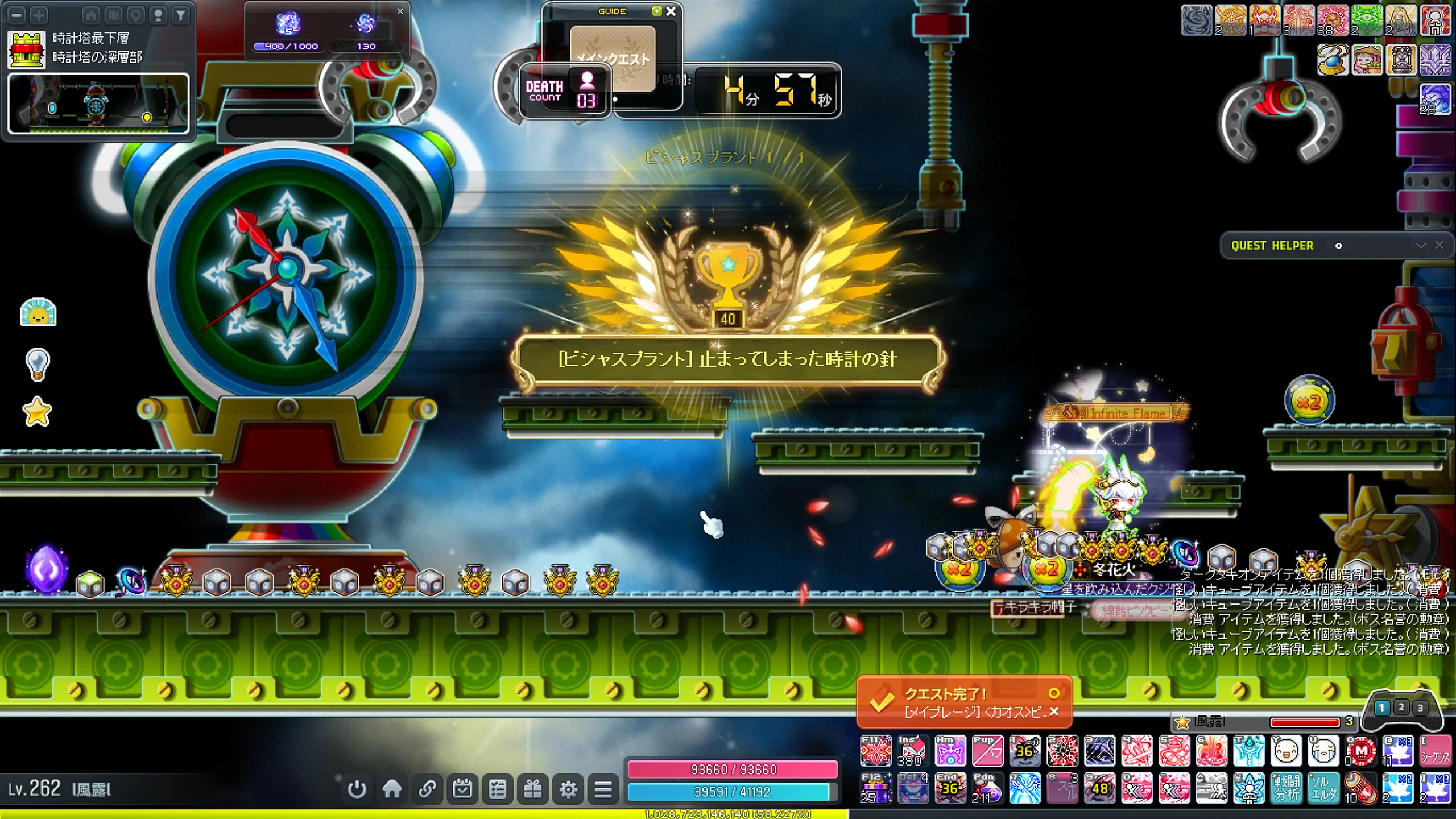Use the red M coin hotbar item
This screenshot has width=1456, height=819.
(1361, 751)
